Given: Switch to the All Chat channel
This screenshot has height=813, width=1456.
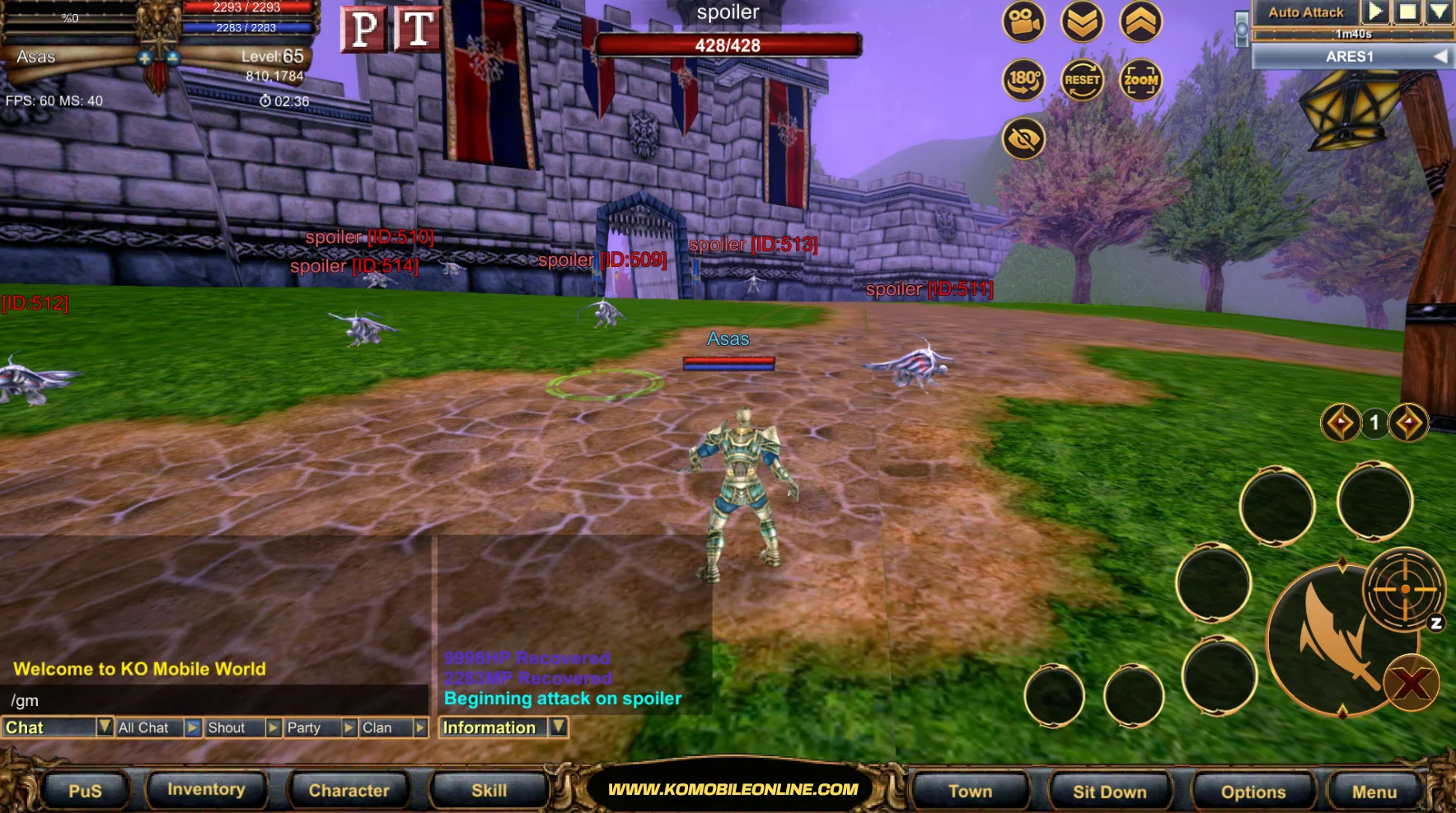Looking at the screenshot, I should 149,728.
